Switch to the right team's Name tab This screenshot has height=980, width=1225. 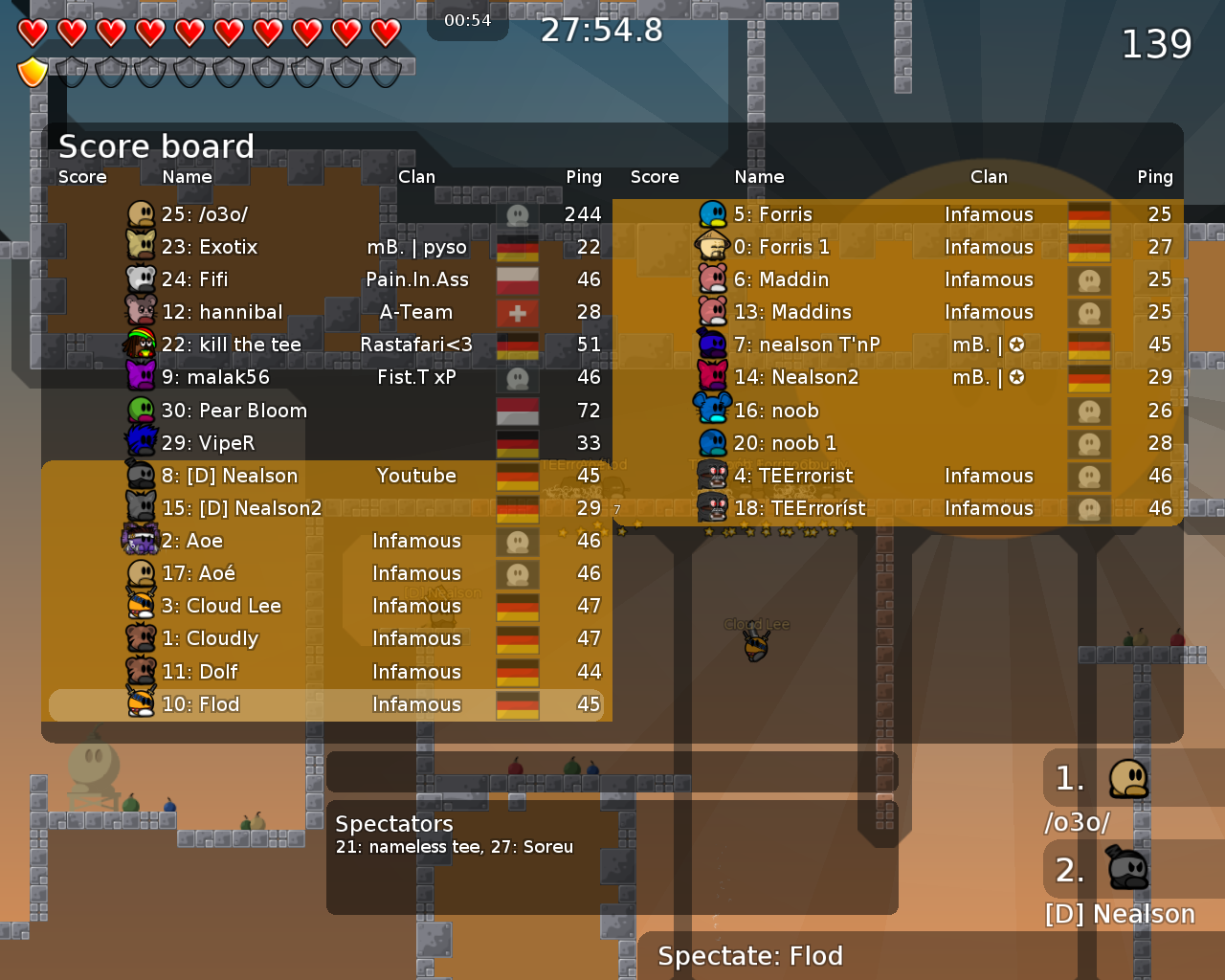click(759, 177)
